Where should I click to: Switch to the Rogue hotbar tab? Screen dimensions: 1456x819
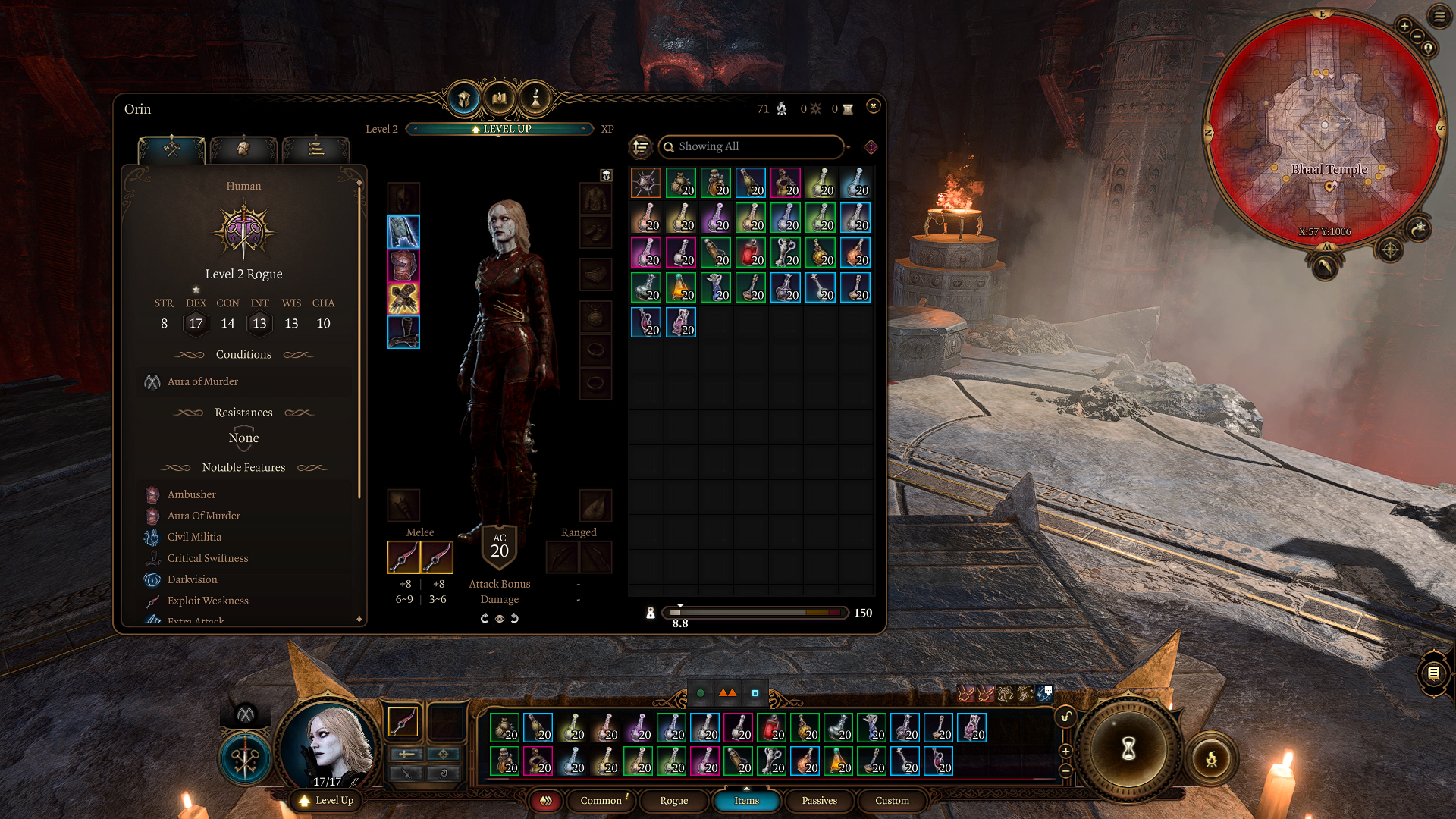(673, 800)
